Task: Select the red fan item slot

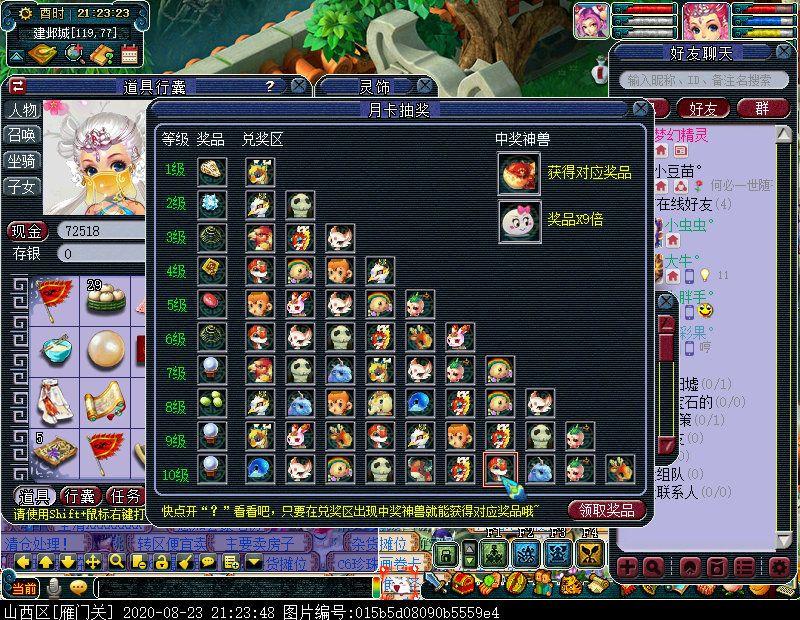Action: (x=53, y=297)
